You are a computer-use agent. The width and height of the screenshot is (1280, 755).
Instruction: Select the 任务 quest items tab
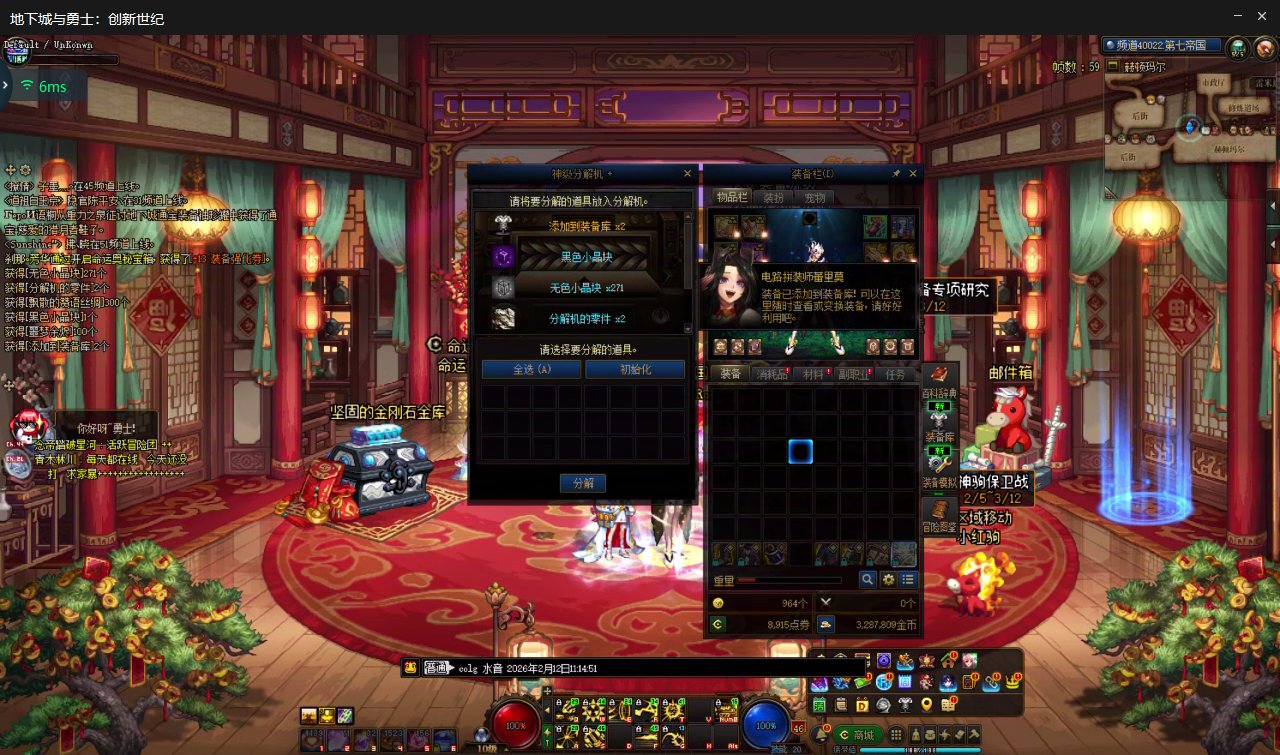895,374
